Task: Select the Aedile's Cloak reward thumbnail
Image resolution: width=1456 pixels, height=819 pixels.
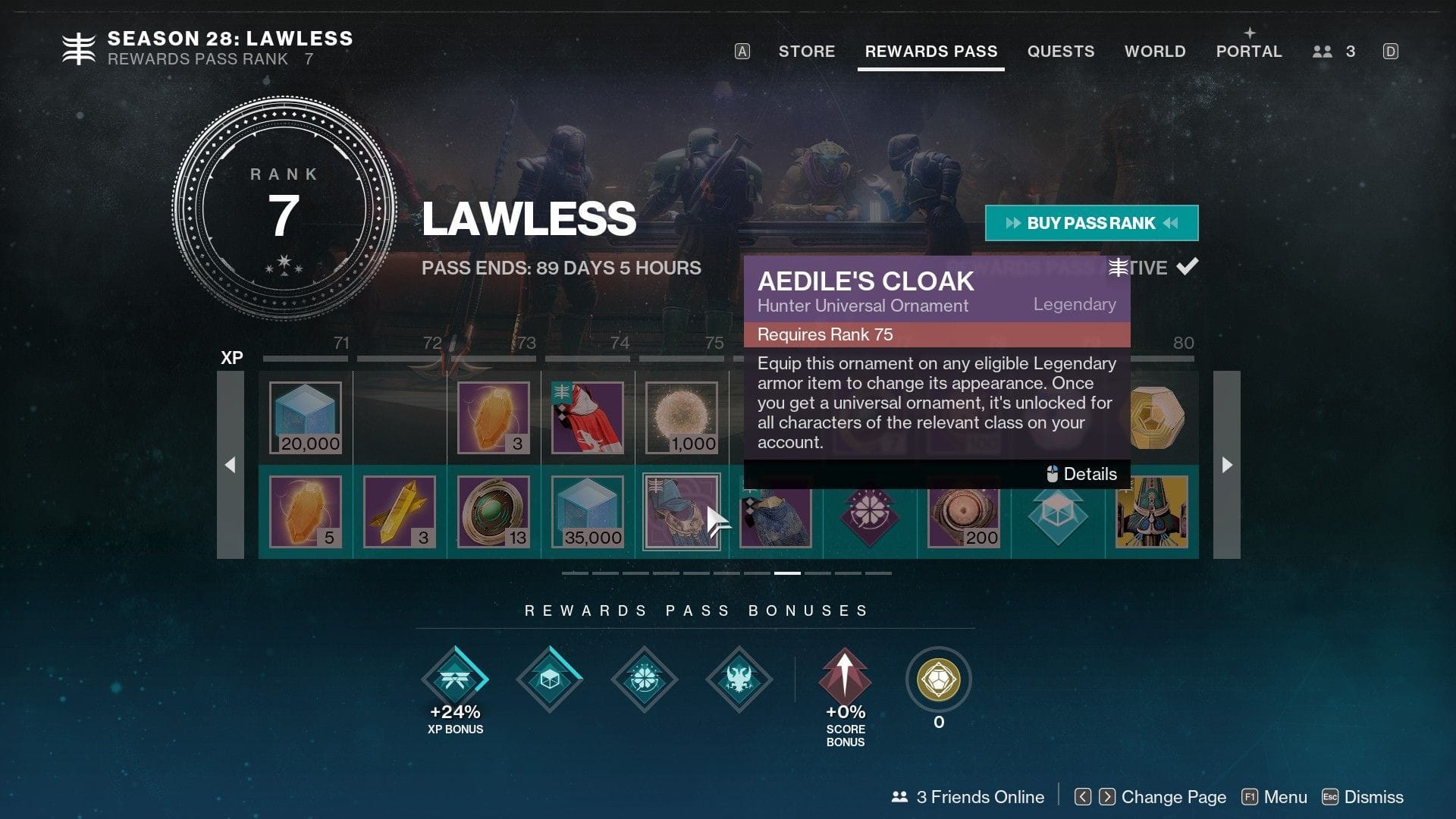Action: pyautogui.click(x=680, y=512)
